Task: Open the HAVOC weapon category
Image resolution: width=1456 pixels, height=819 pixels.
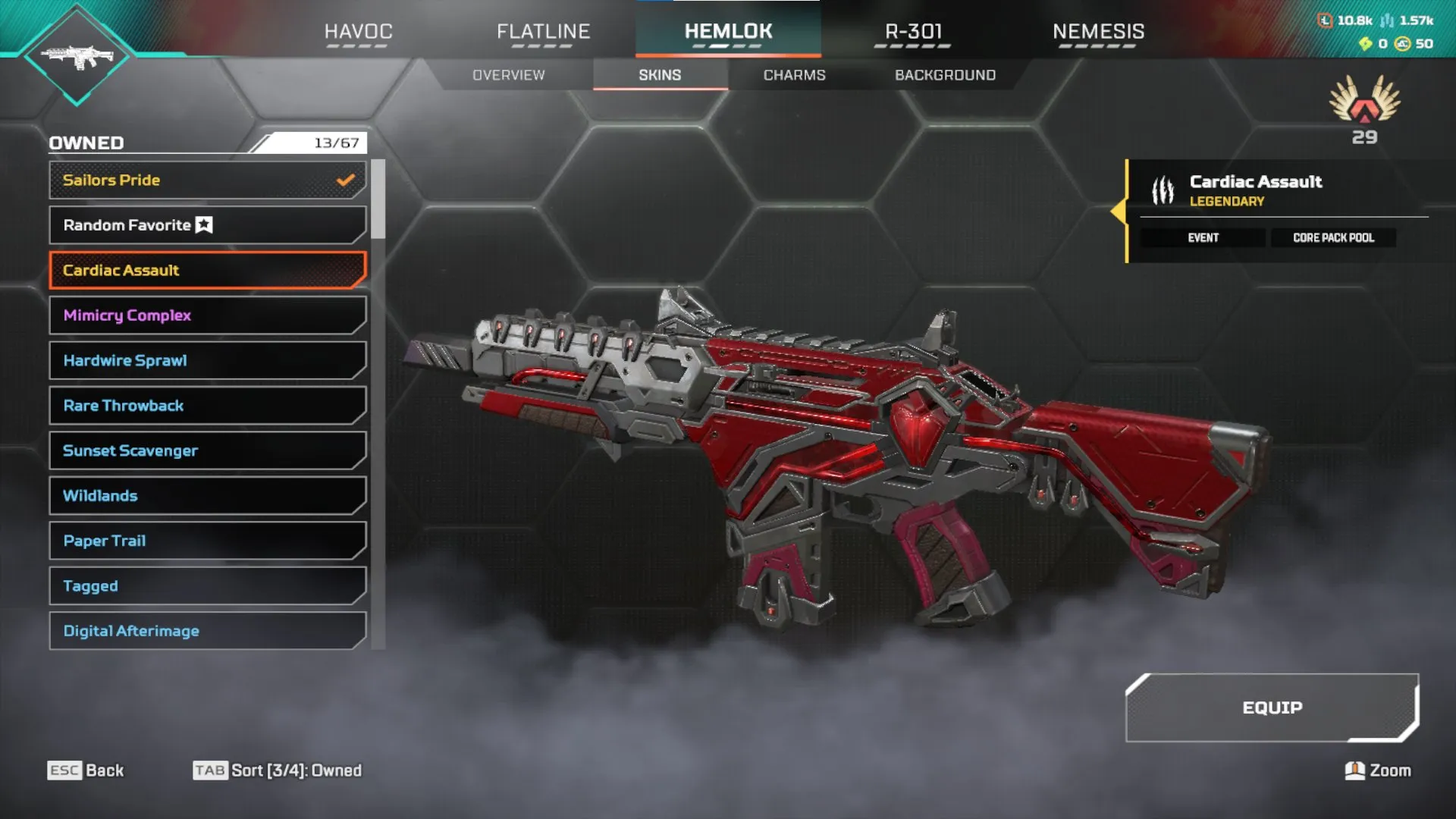Action: click(357, 32)
